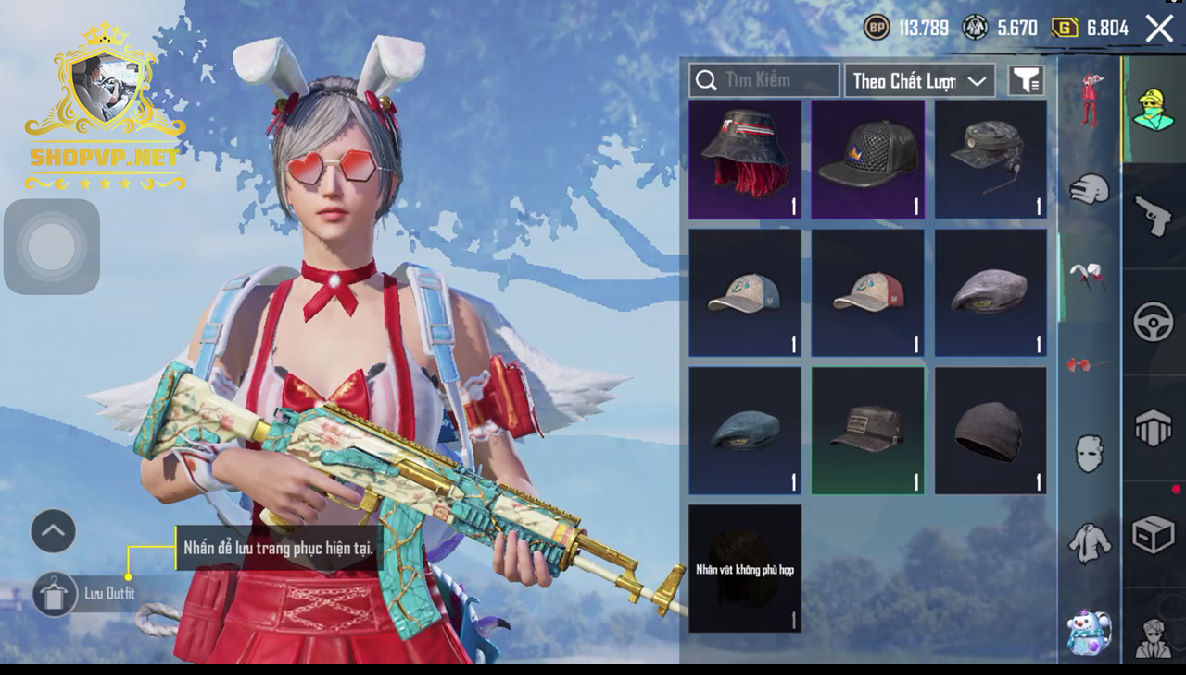This screenshot has height=675, width=1186.
Task: Switch to the pistol weapons tab
Action: tap(1153, 216)
